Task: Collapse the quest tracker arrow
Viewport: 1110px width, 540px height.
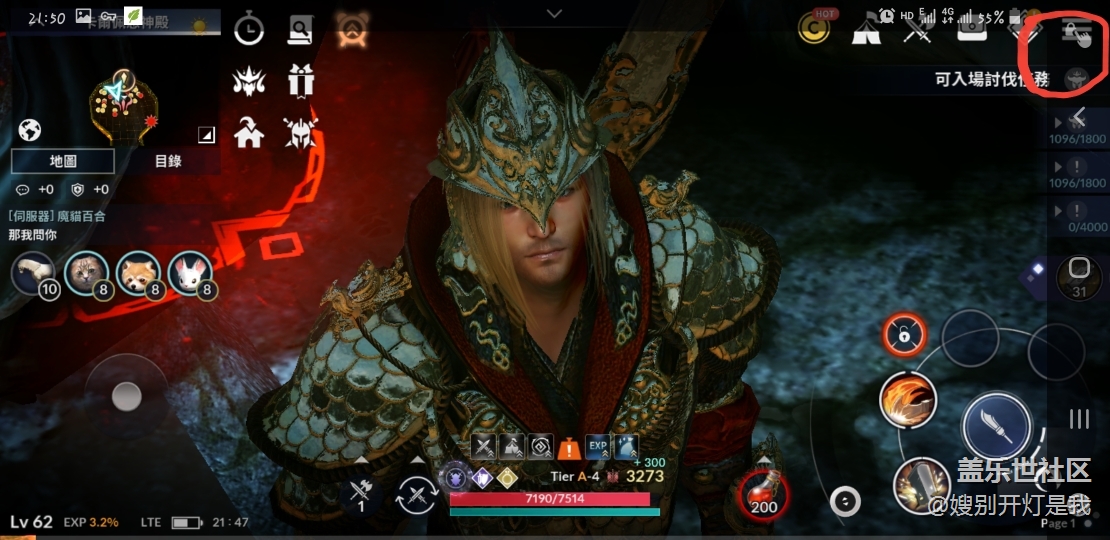Action: [x=1079, y=118]
